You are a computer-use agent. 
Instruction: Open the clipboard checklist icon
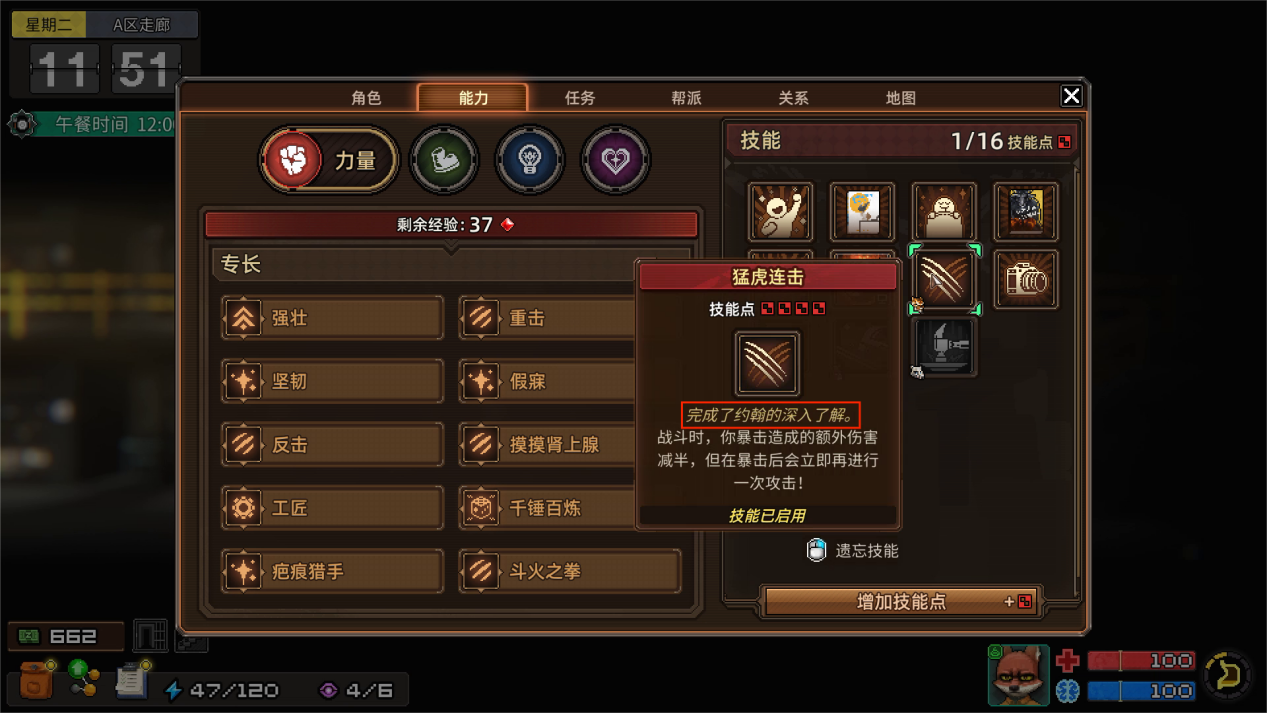click(131, 680)
